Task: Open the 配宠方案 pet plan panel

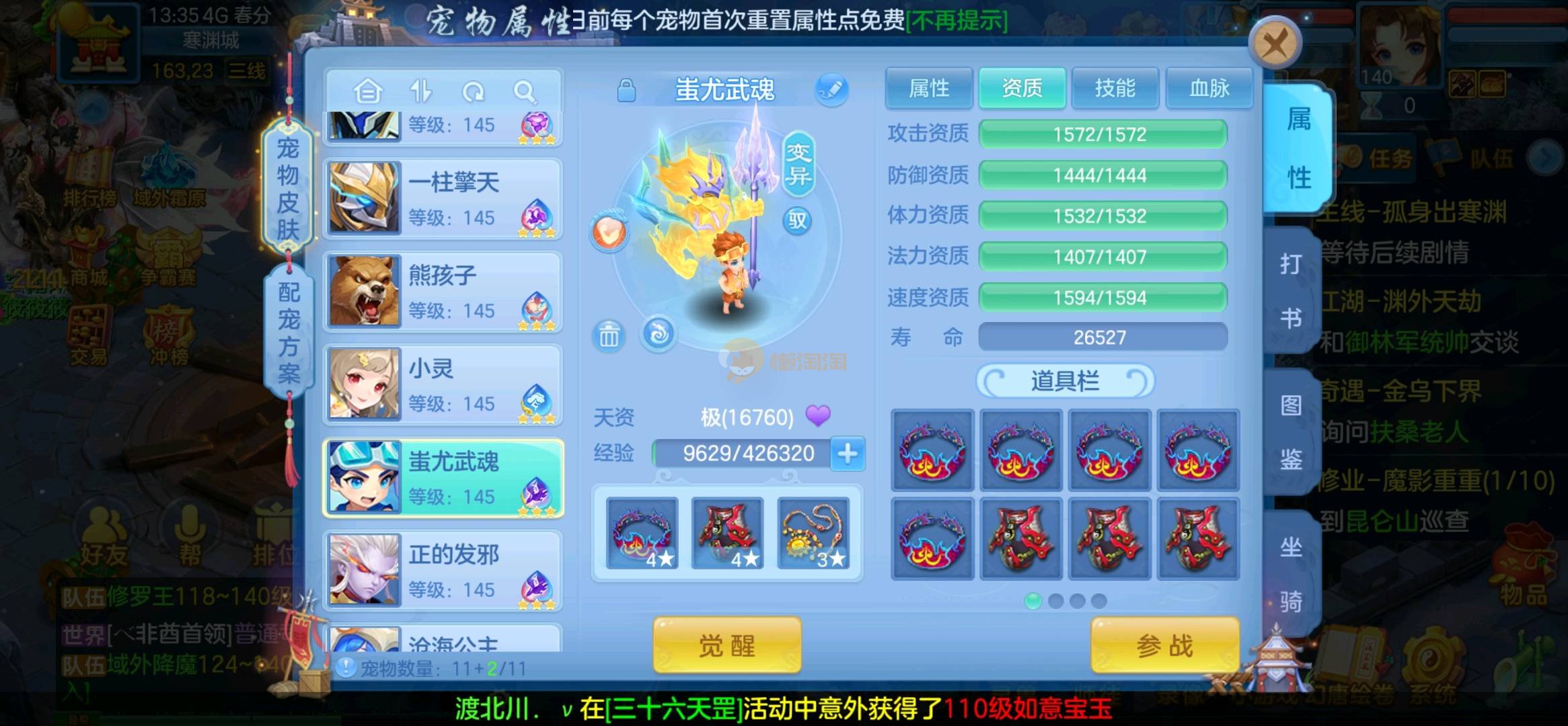Action: click(289, 331)
